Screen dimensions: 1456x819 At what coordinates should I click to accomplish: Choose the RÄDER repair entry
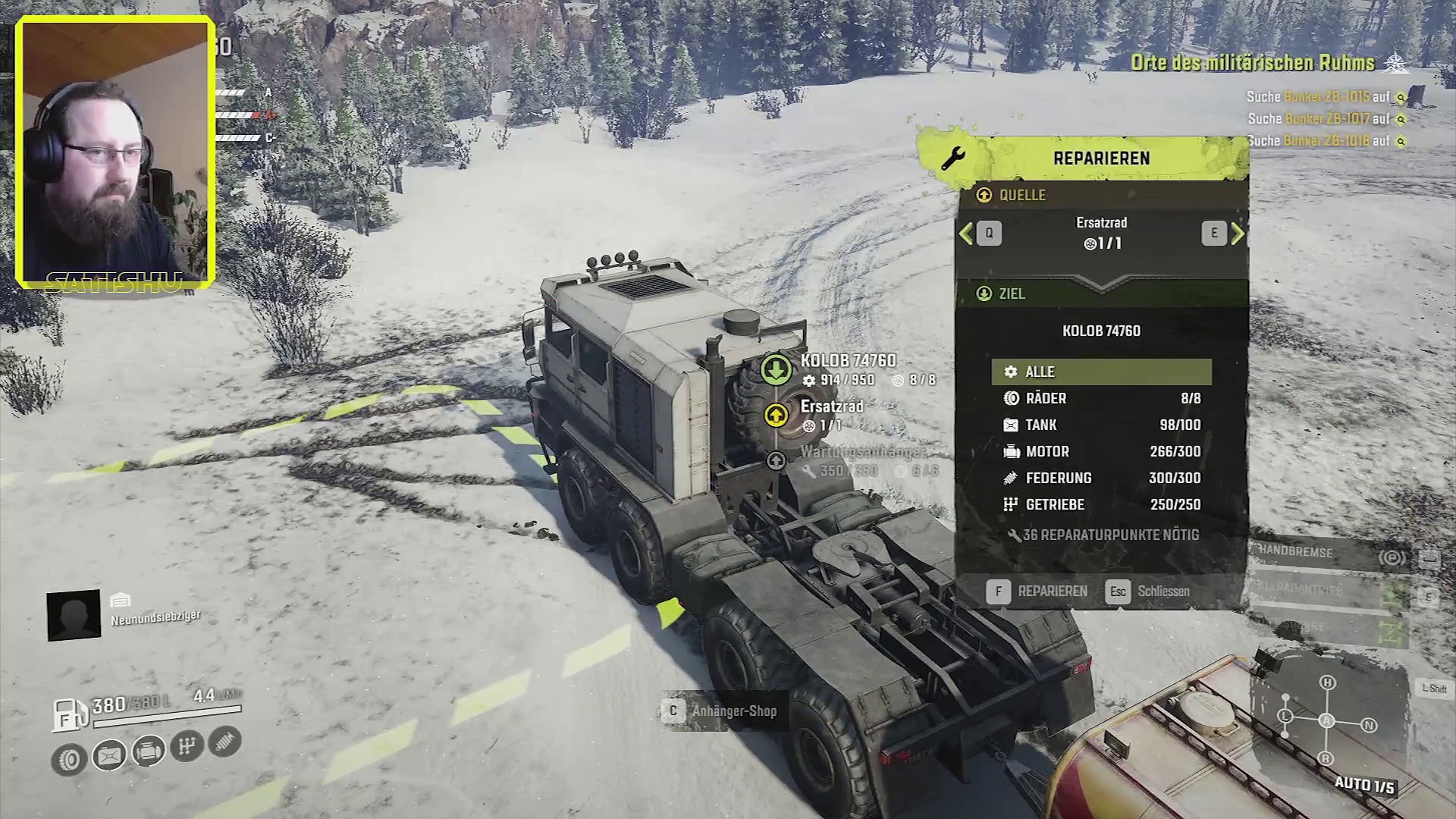tap(1101, 398)
